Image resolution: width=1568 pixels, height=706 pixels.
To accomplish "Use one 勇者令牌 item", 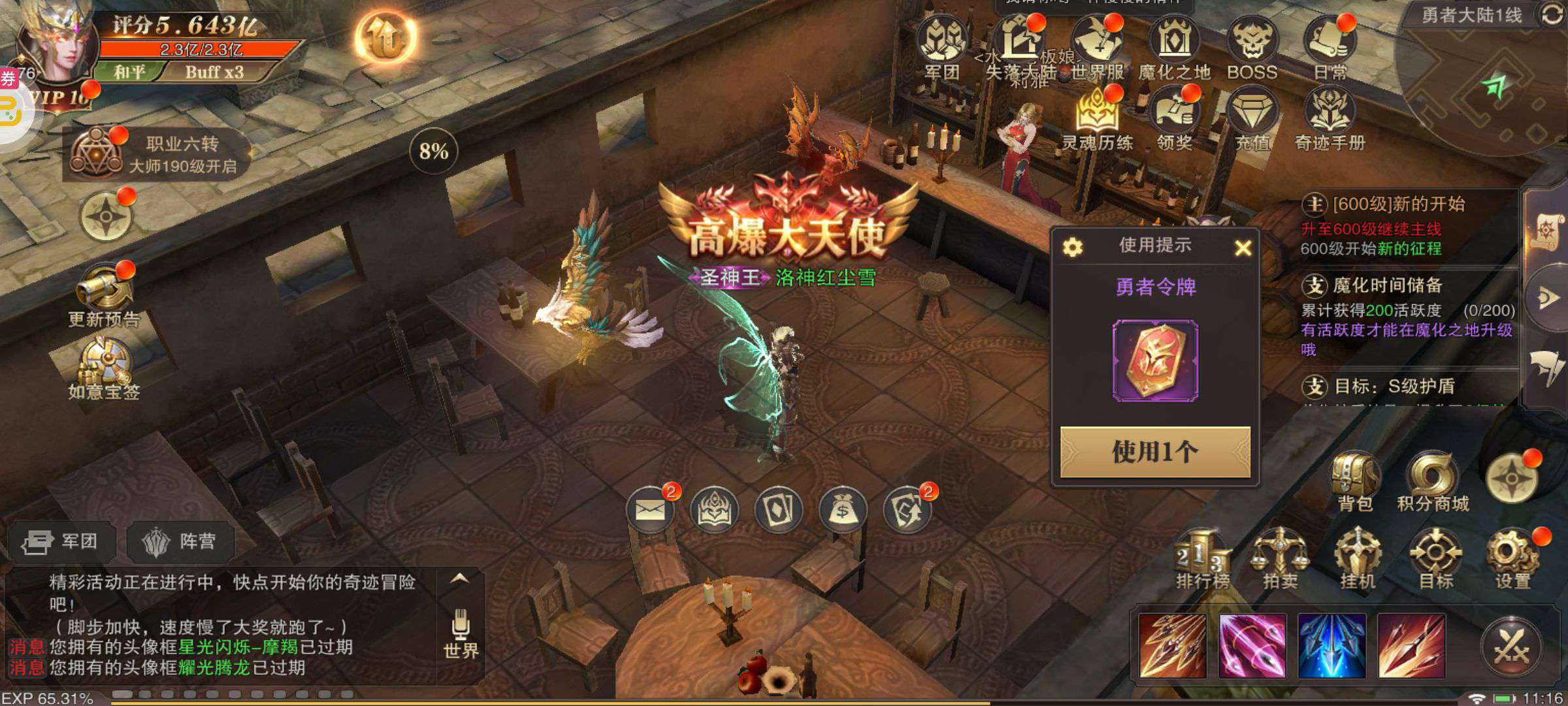I will [1155, 452].
